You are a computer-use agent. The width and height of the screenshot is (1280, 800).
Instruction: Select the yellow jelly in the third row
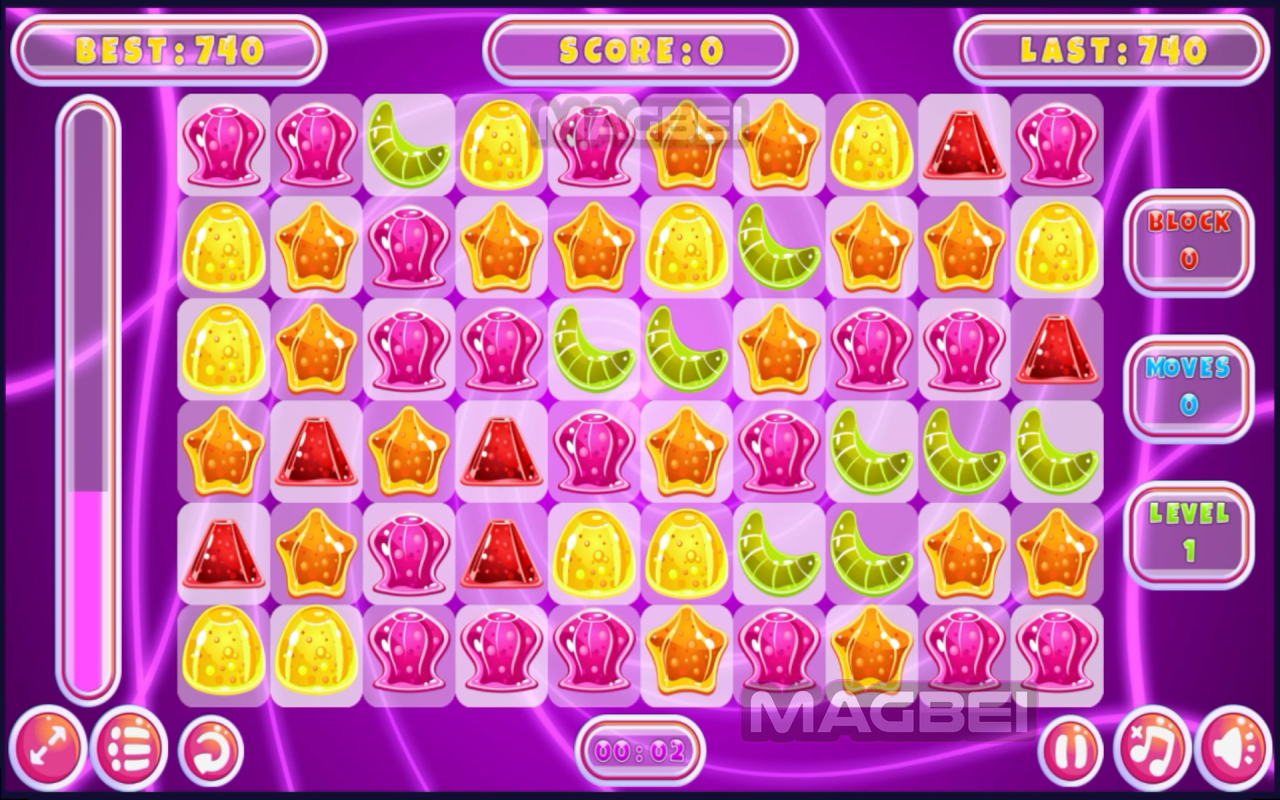[x=223, y=349]
